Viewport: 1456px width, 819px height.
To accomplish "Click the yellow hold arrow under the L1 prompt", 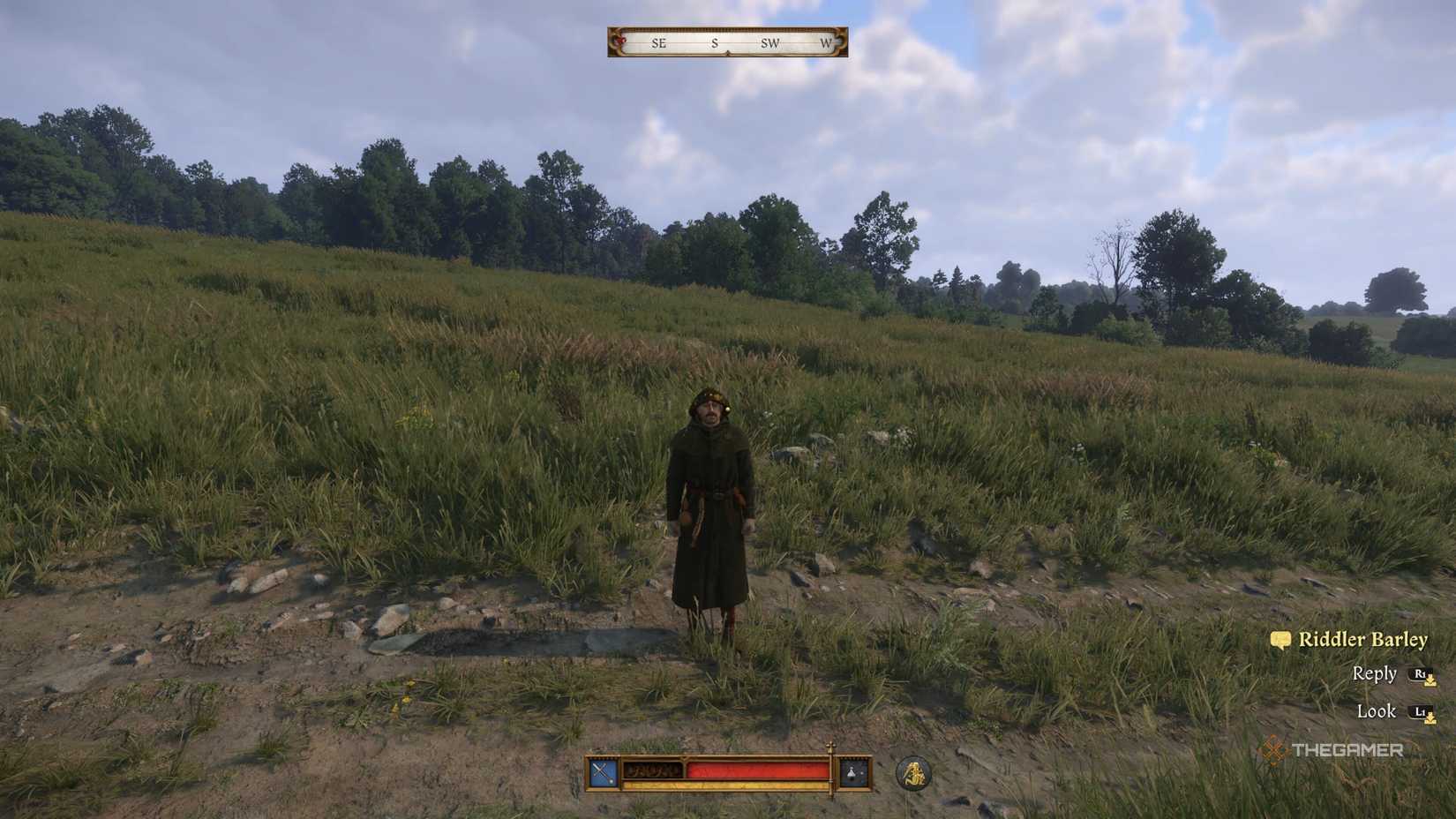I will pos(1431,719).
